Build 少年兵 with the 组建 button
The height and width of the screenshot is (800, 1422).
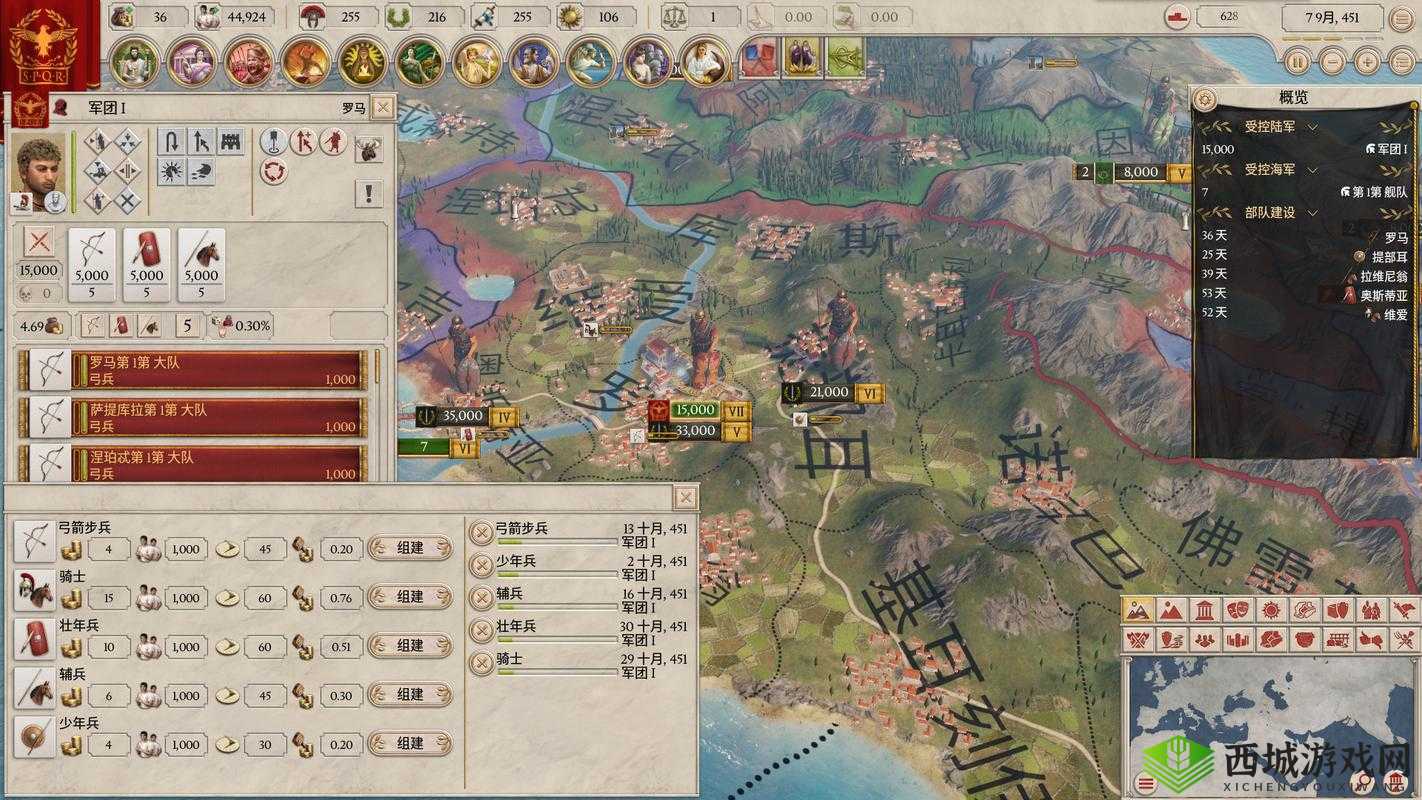pos(410,744)
